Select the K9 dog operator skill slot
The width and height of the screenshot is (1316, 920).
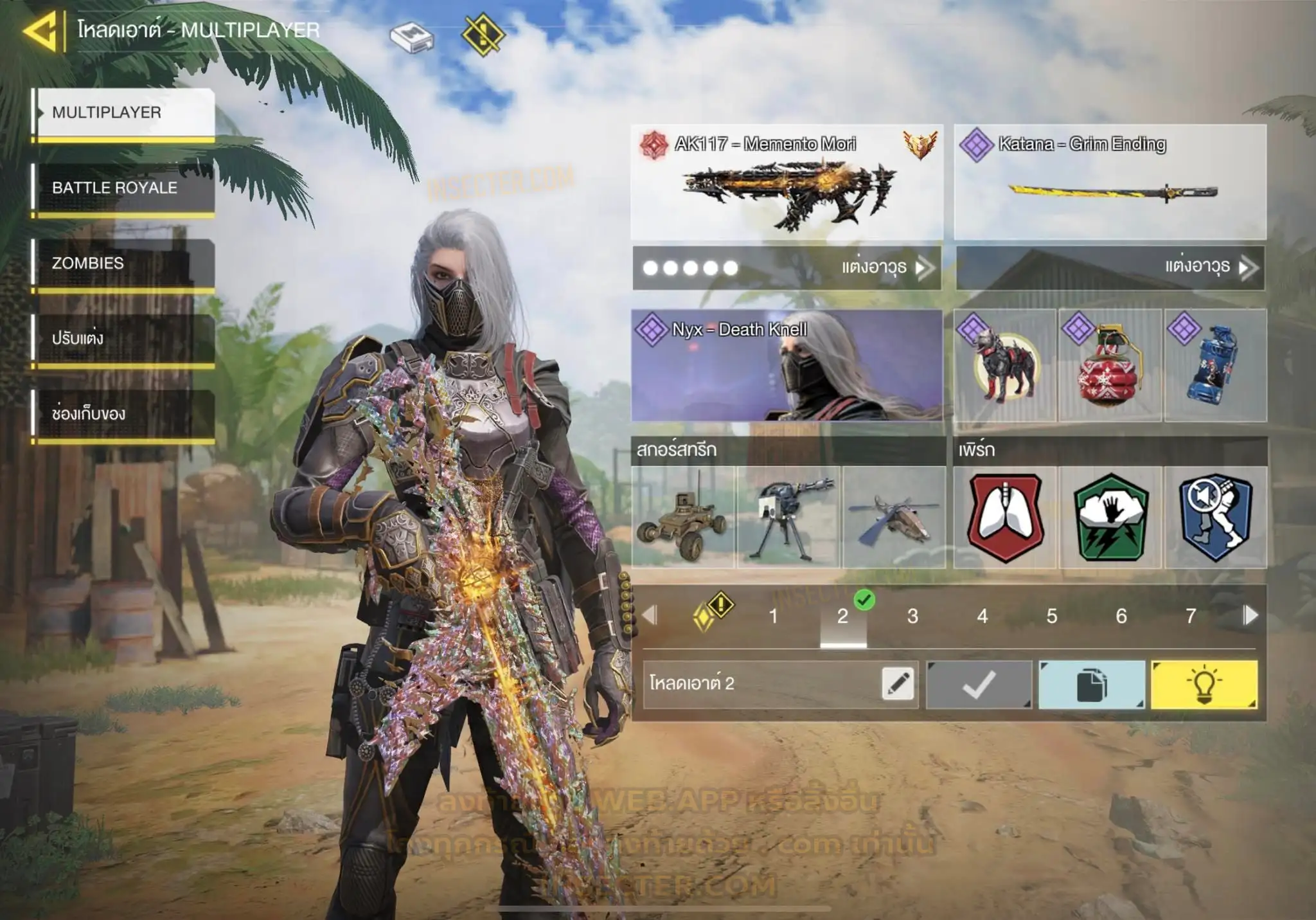point(1004,365)
